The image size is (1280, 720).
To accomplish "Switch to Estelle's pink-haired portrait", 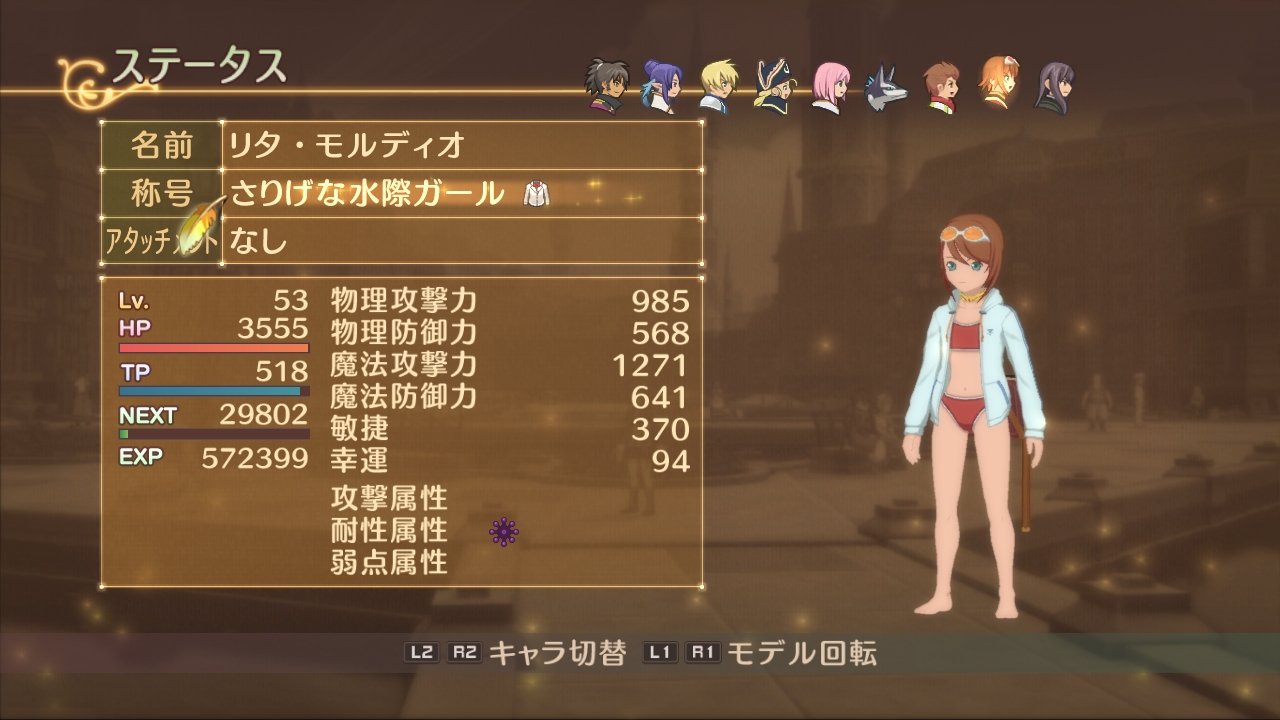I will pos(830,88).
